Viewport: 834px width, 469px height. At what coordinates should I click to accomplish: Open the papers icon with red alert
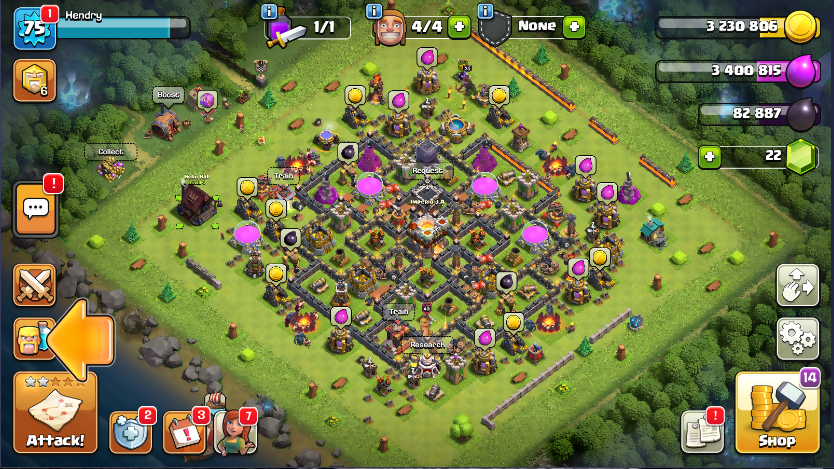tap(702, 431)
